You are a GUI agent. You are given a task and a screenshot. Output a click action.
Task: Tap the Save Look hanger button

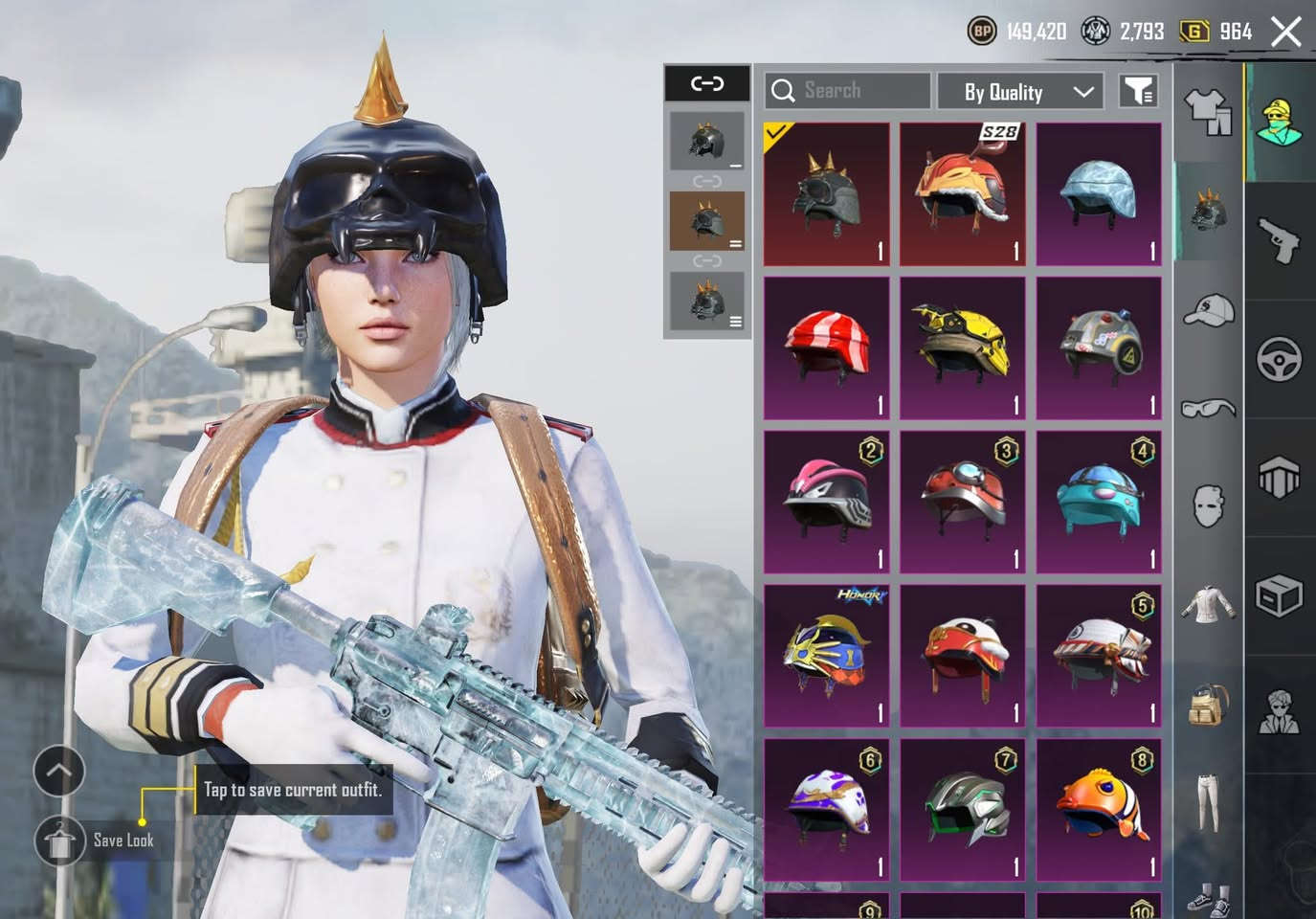pyautogui.click(x=59, y=841)
